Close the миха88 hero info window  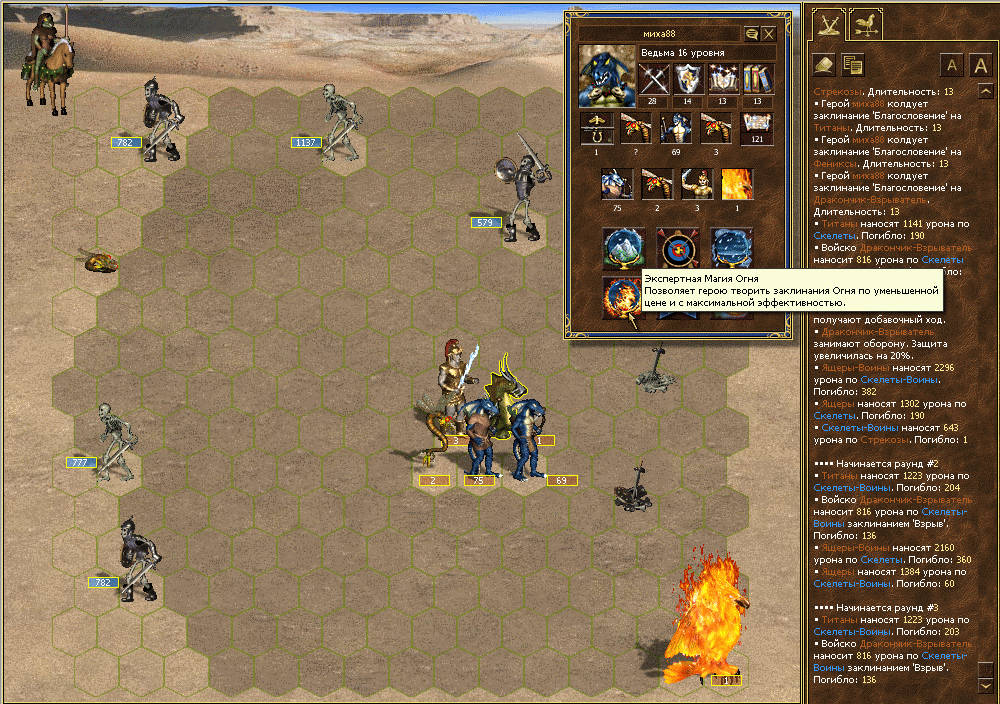(769, 34)
